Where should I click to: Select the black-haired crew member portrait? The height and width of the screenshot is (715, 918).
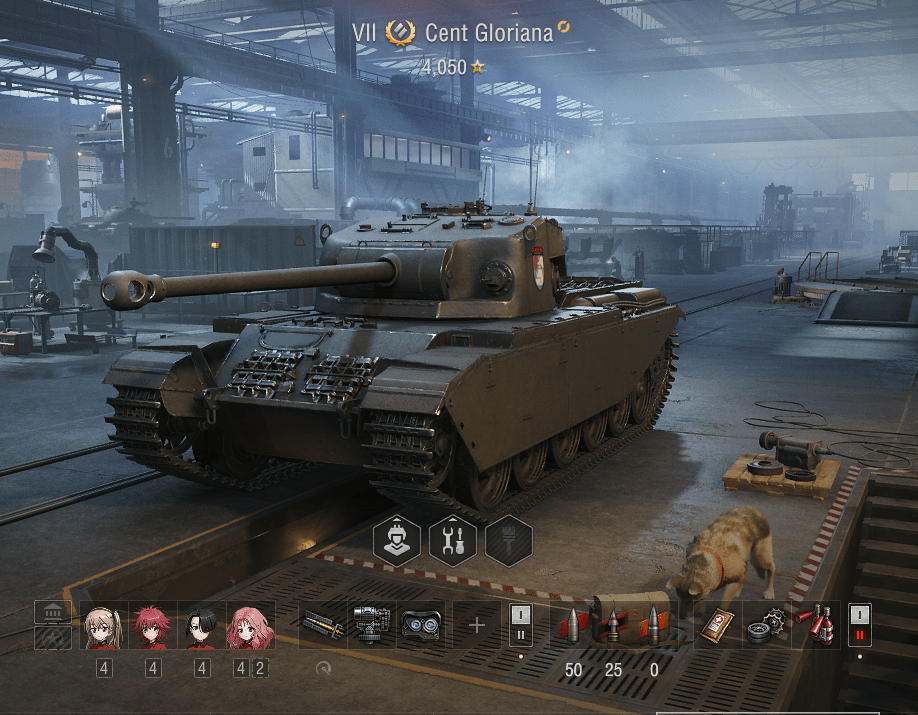click(201, 626)
